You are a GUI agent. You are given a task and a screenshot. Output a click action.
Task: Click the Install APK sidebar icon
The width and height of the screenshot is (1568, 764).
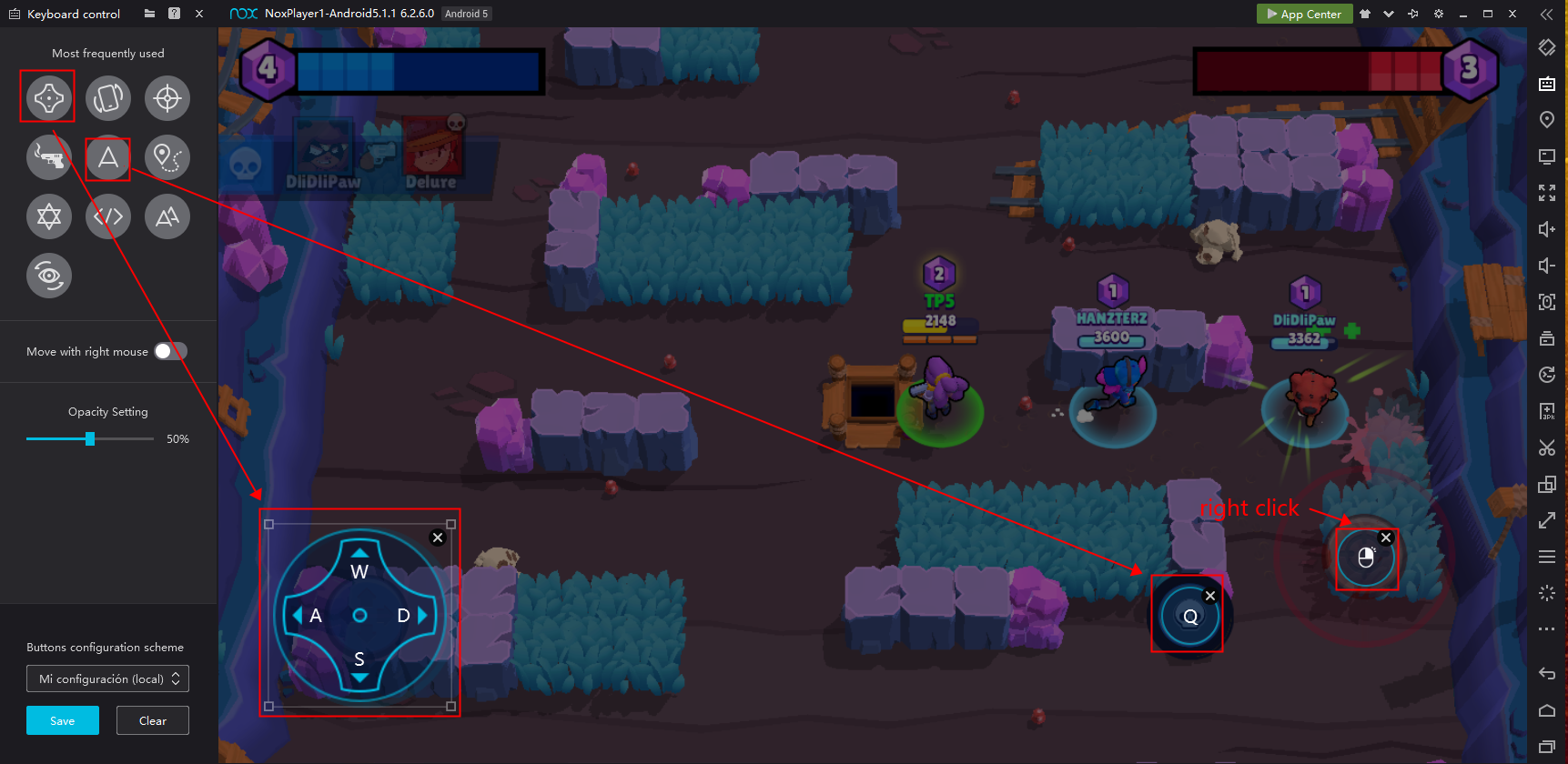pos(1547,411)
